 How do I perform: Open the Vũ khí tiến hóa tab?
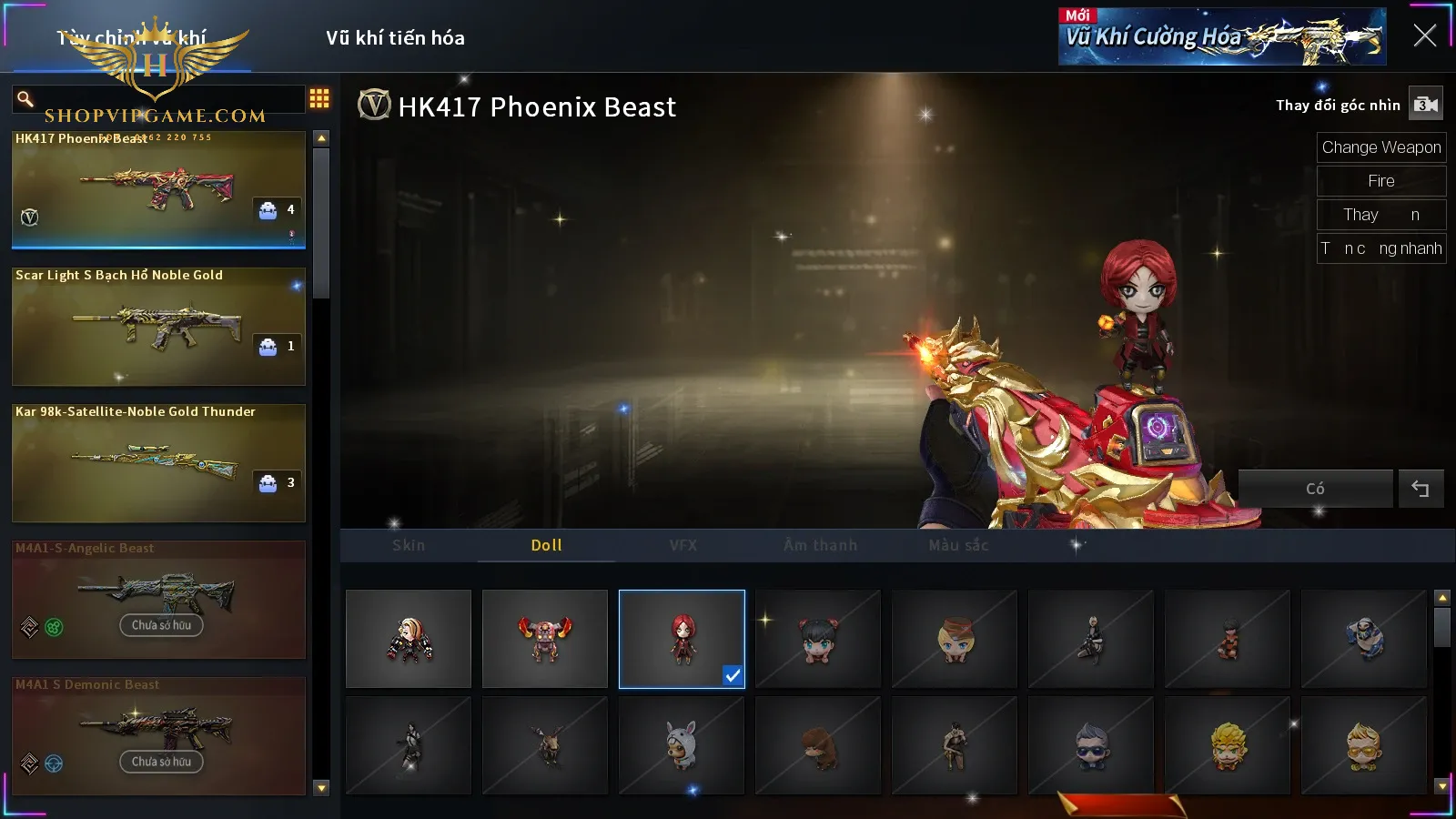tap(395, 38)
